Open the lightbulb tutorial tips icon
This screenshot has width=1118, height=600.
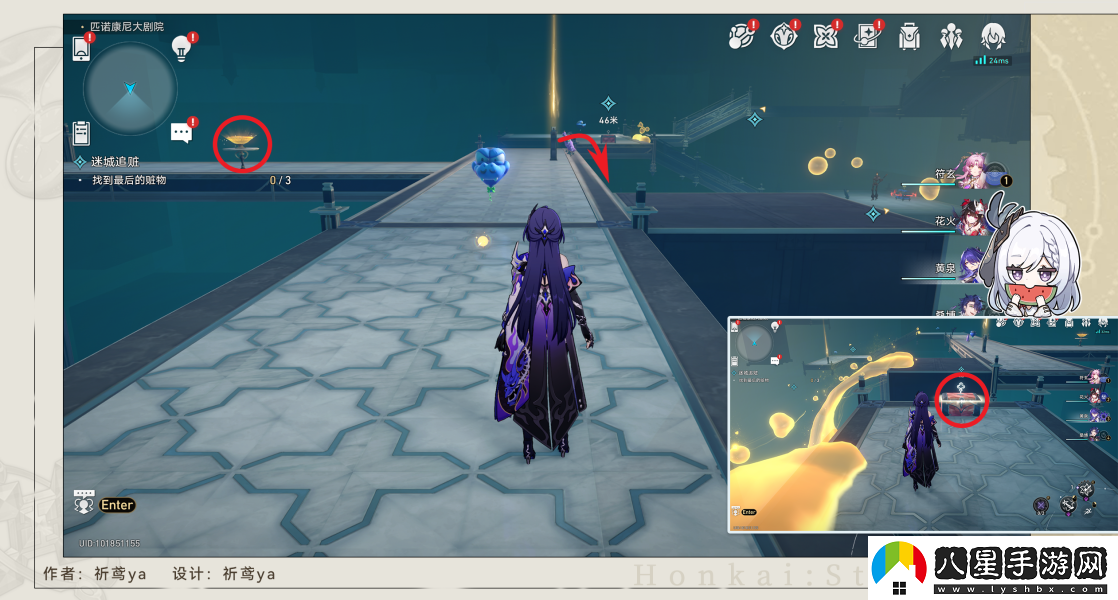(181, 46)
